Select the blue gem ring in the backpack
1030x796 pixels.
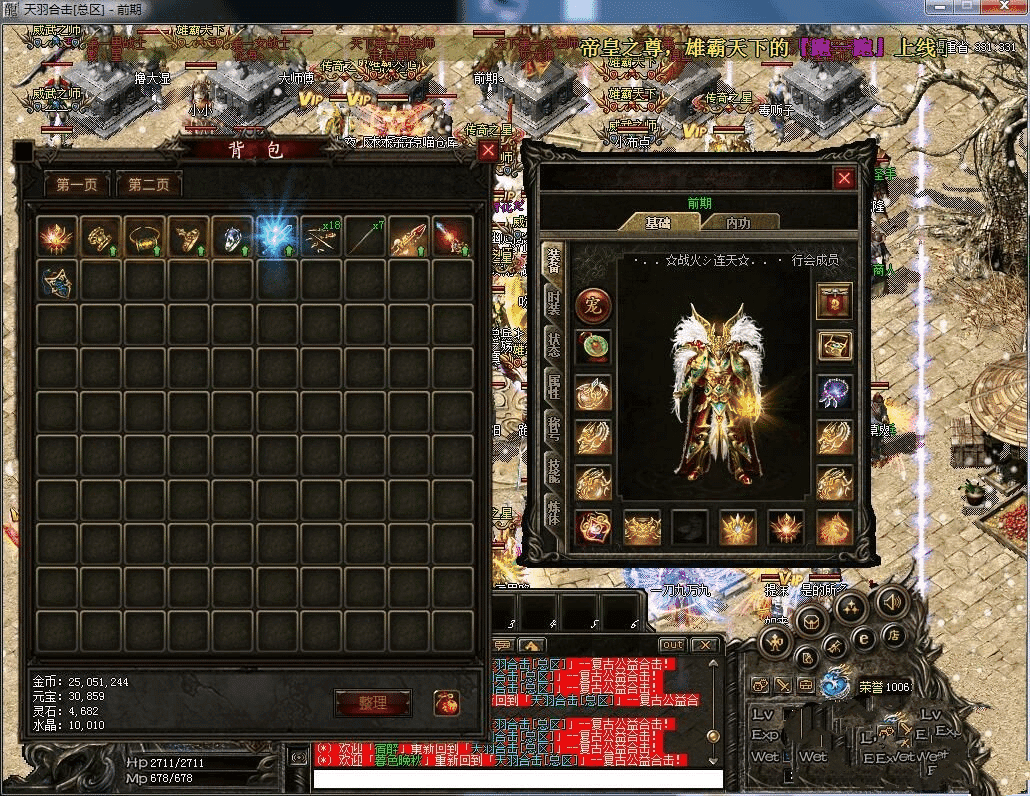(231, 237)
